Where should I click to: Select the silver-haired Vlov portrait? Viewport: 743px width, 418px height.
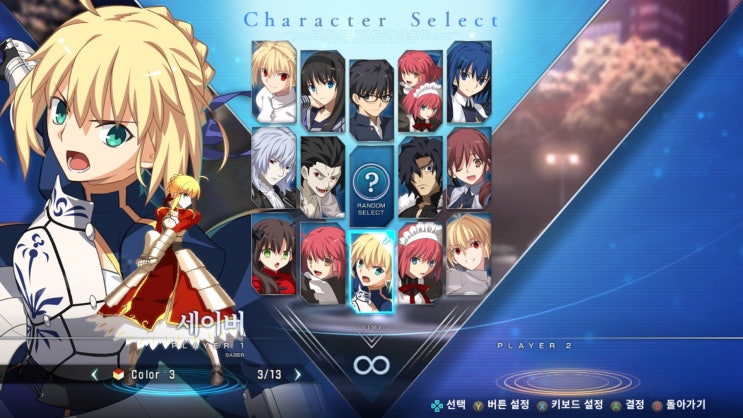coord(273,168)
